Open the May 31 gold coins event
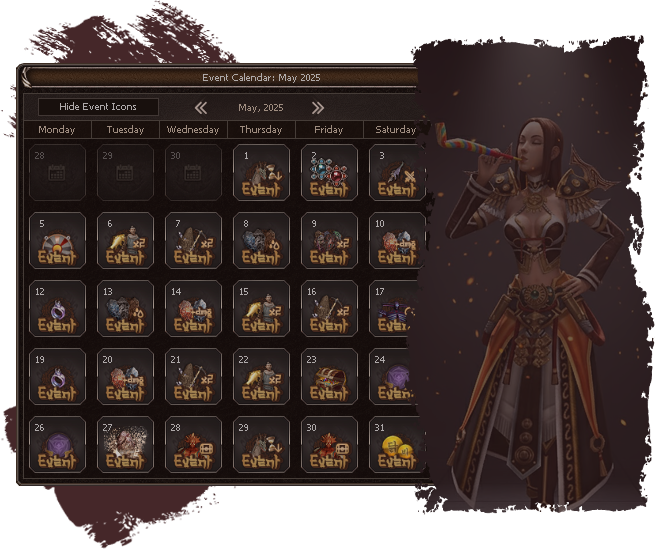655x549 pixels. click(x=393, y=444)
